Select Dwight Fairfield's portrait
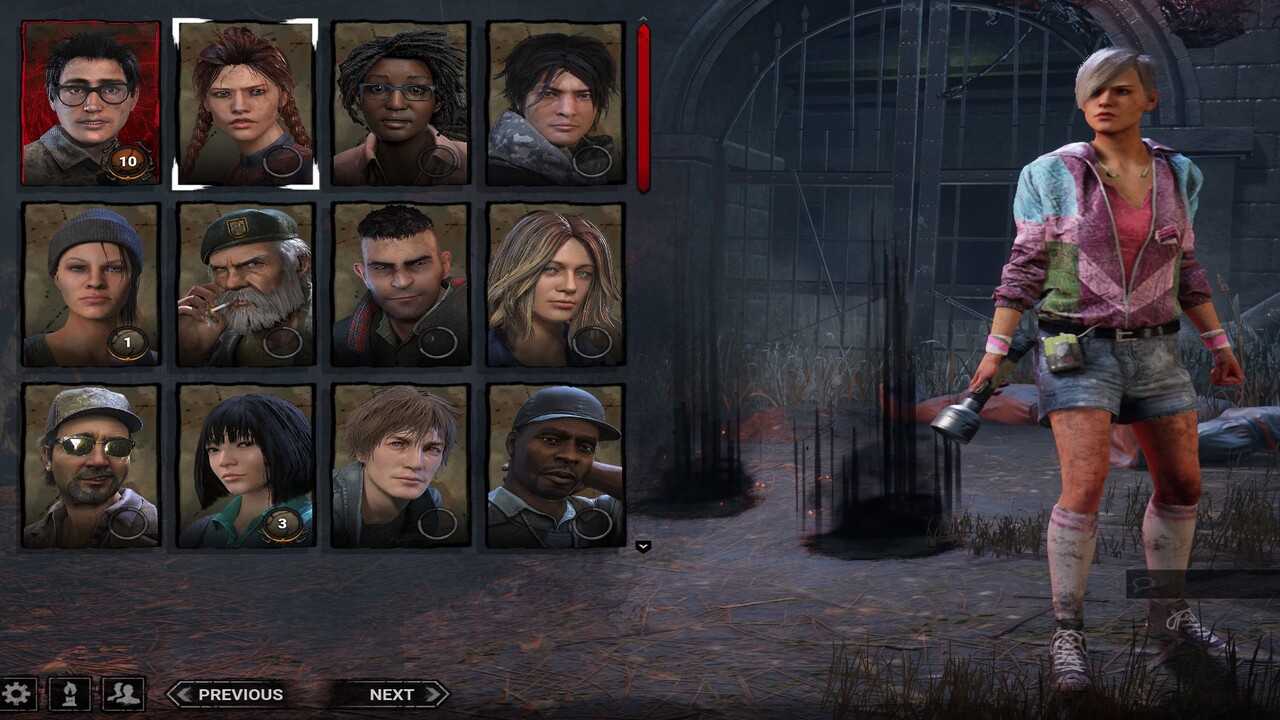Screen dimensions: 1280x720 tap(85, 100)
